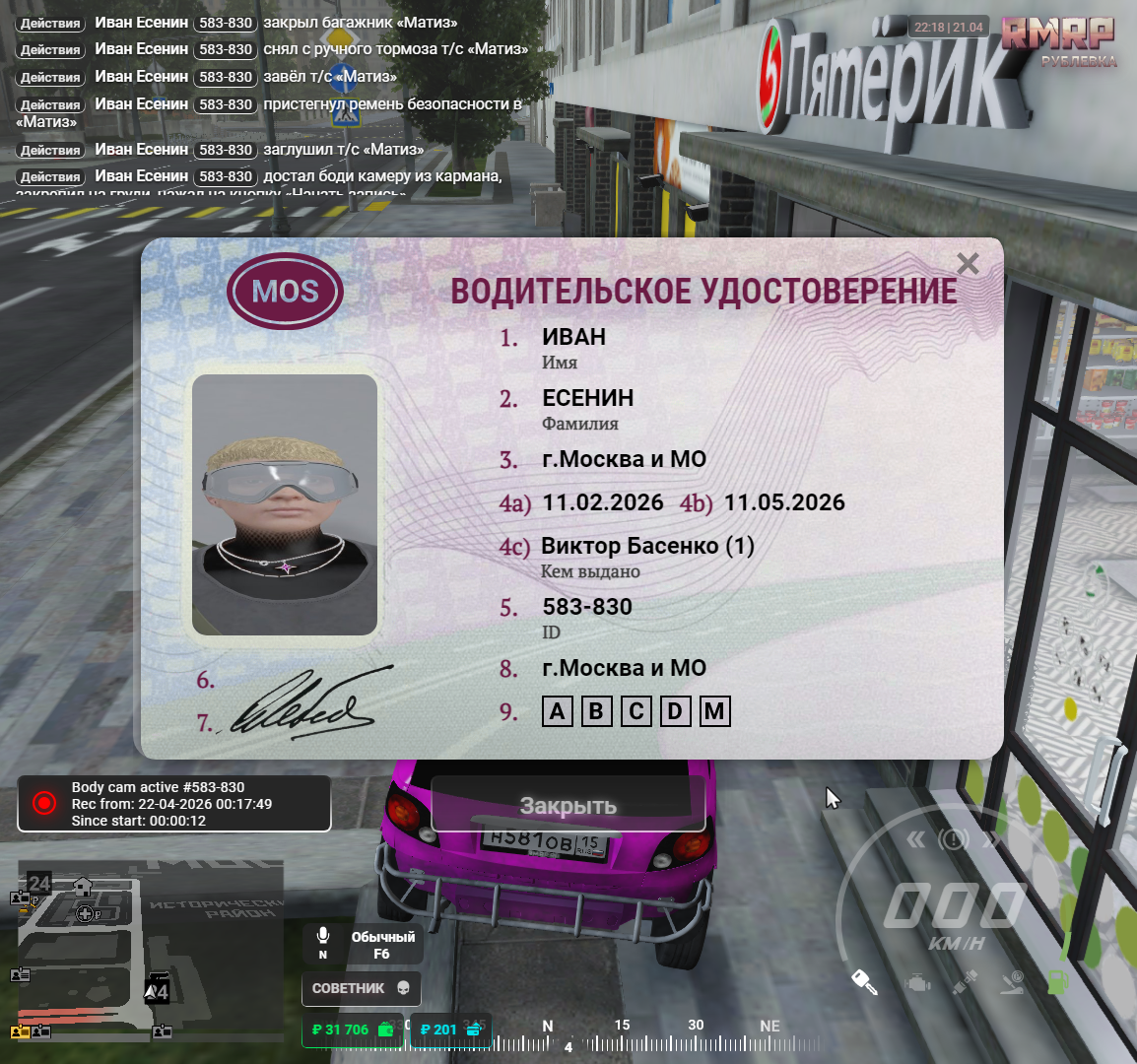
Task: Close the driver's license with the X
Action: 968,264
